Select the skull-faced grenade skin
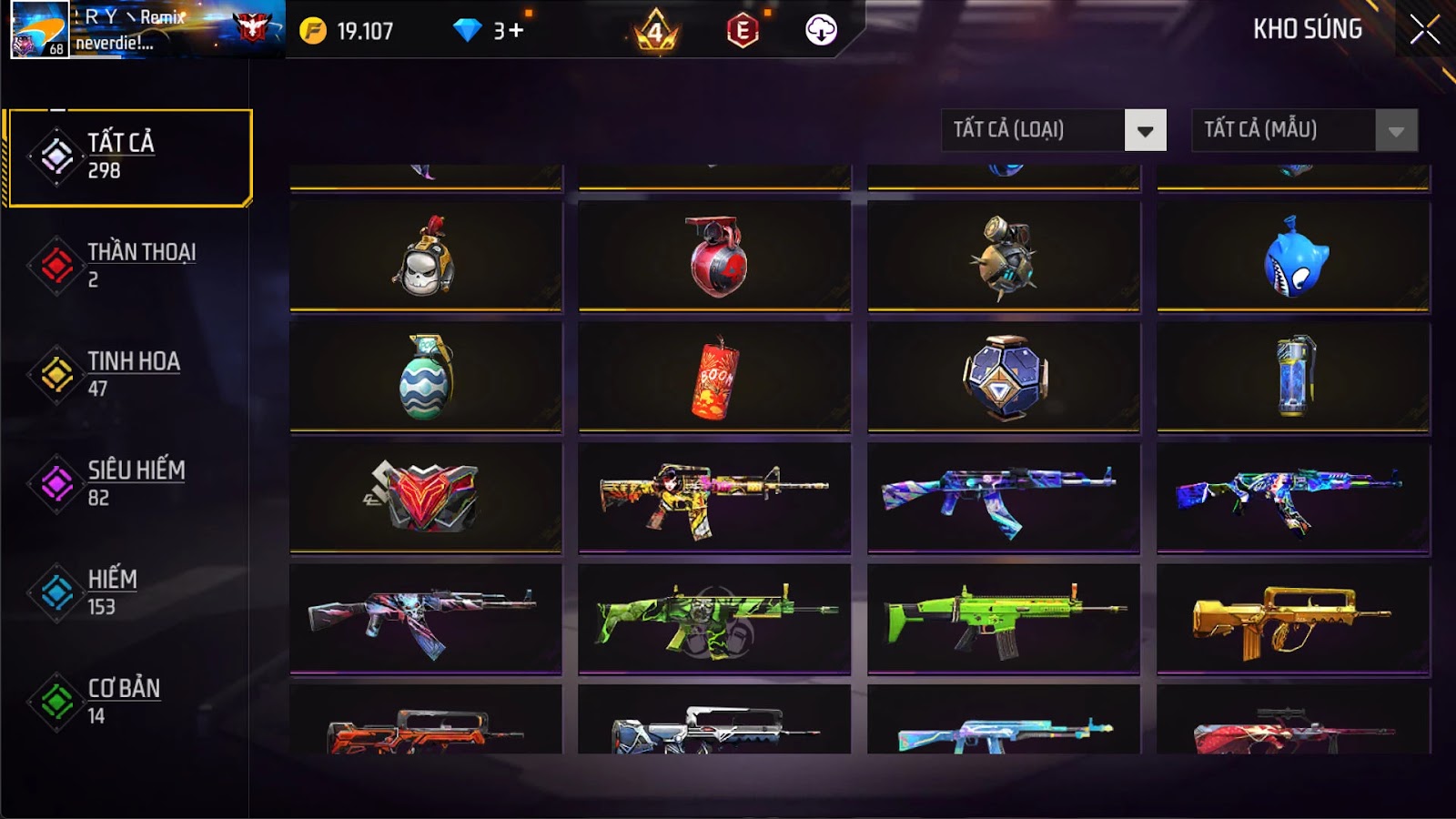1456x819 pixels. pos(425,258)
